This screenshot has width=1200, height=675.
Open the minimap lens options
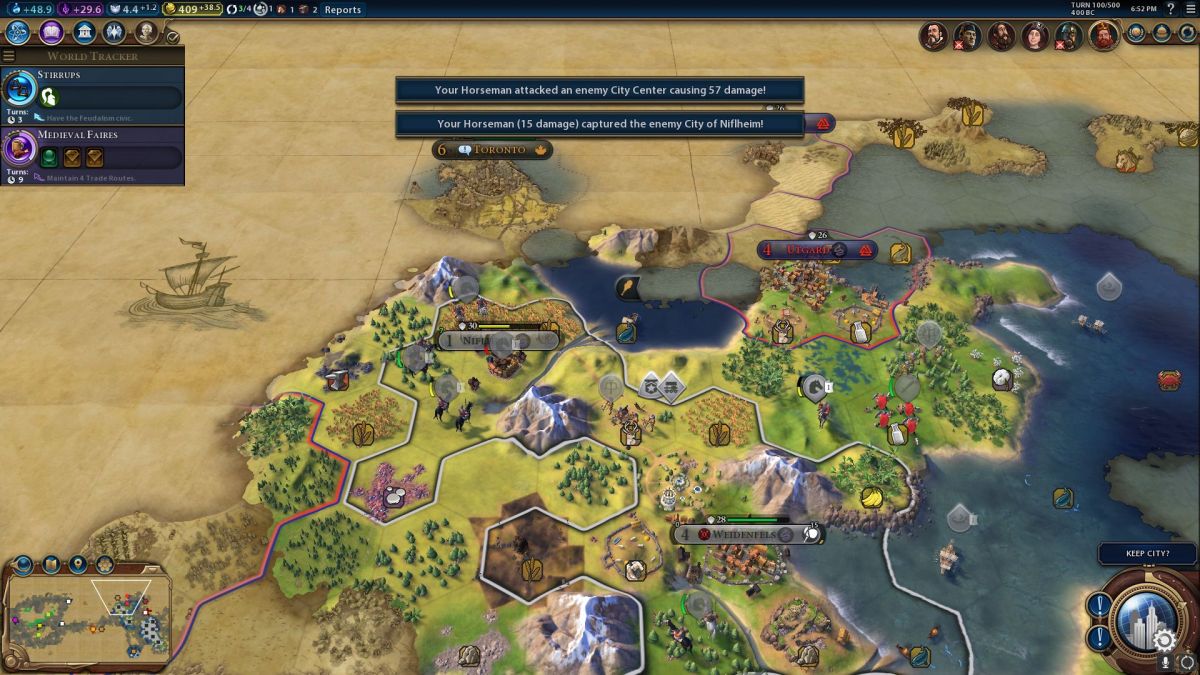[24, 566]
